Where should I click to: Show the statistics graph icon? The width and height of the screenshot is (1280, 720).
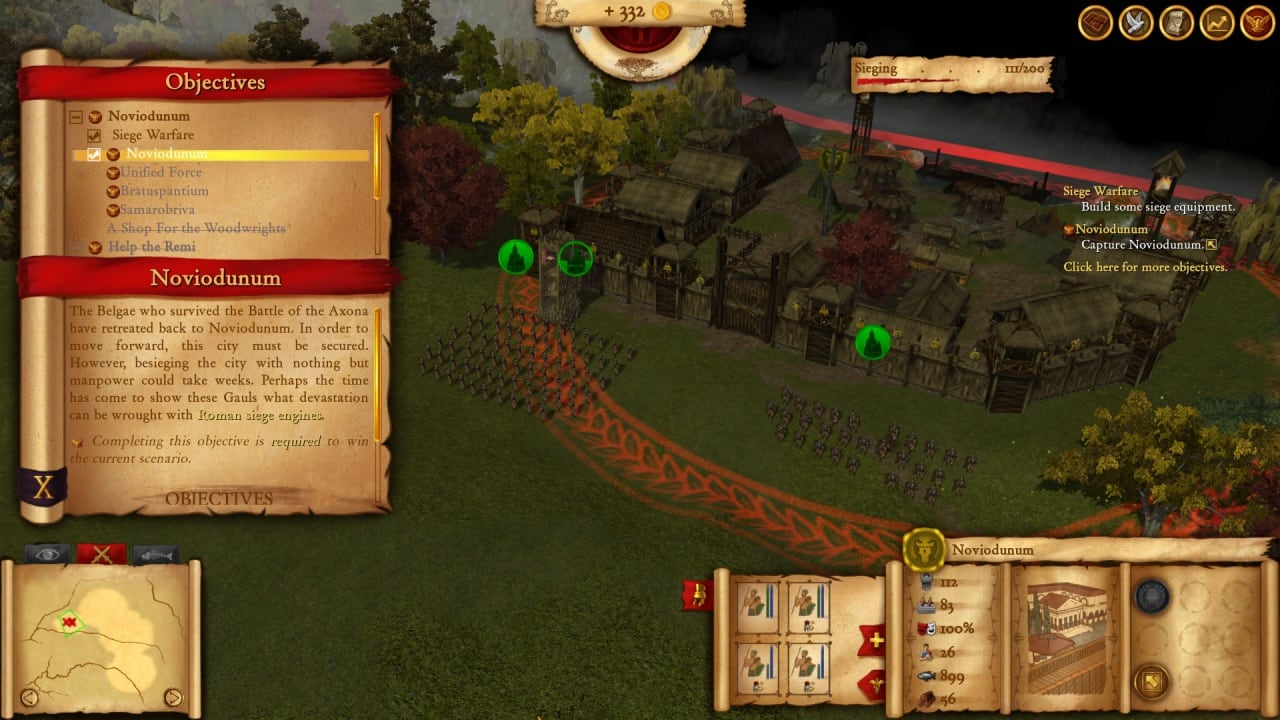(1216, 23)
